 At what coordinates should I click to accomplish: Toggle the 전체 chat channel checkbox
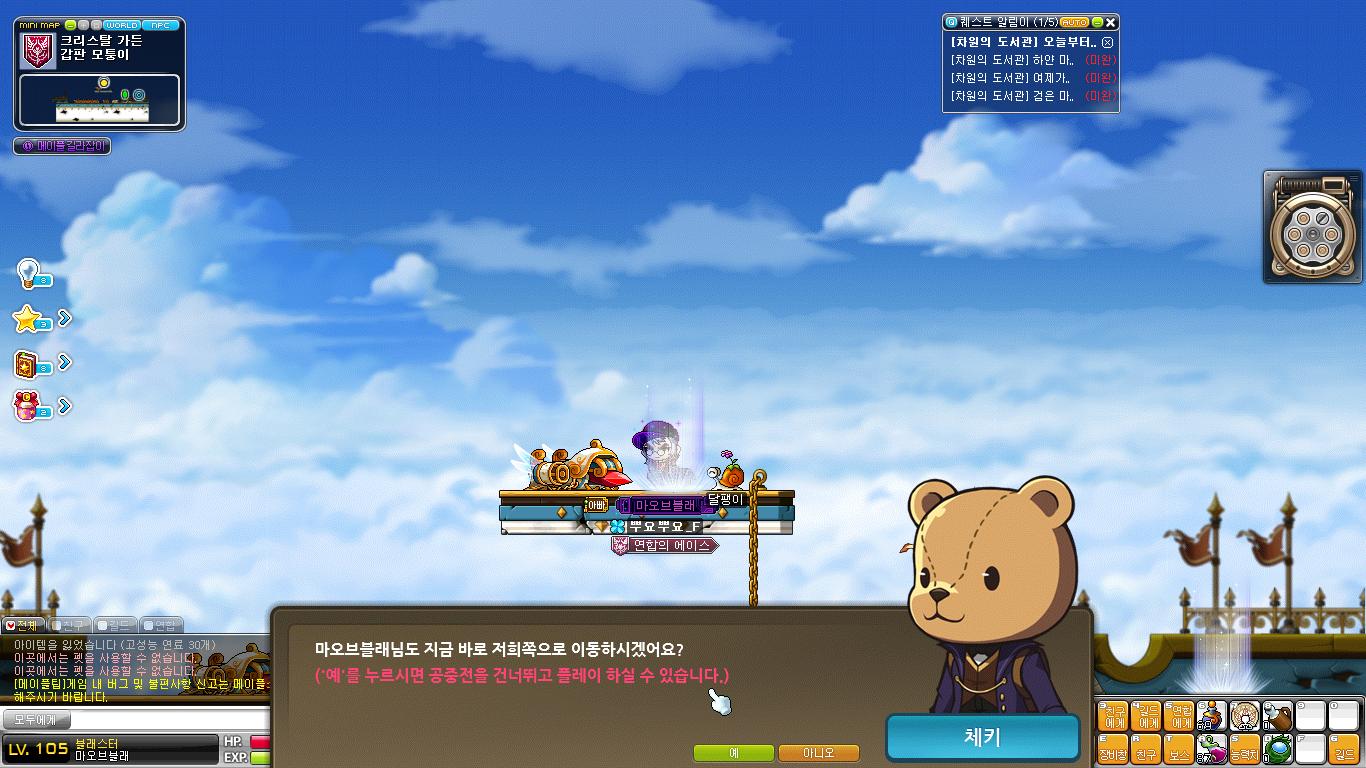coord(11,624)
